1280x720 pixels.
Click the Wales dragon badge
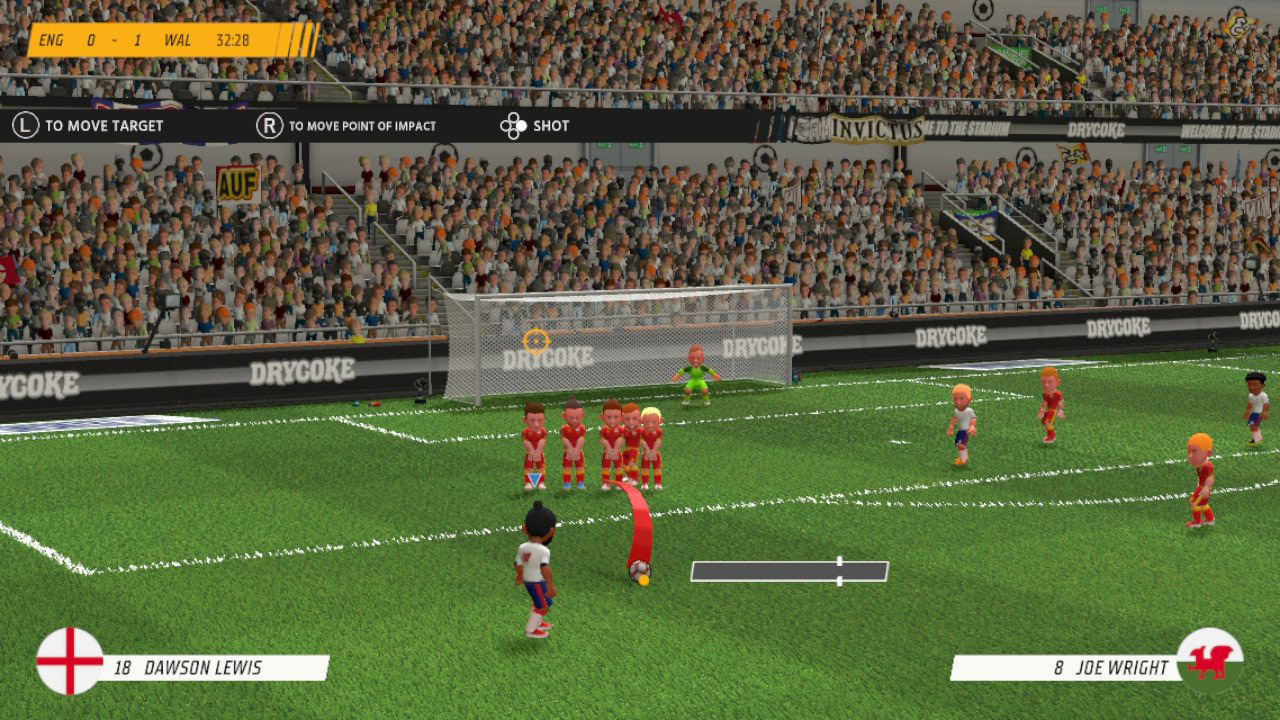[1210, 661]
